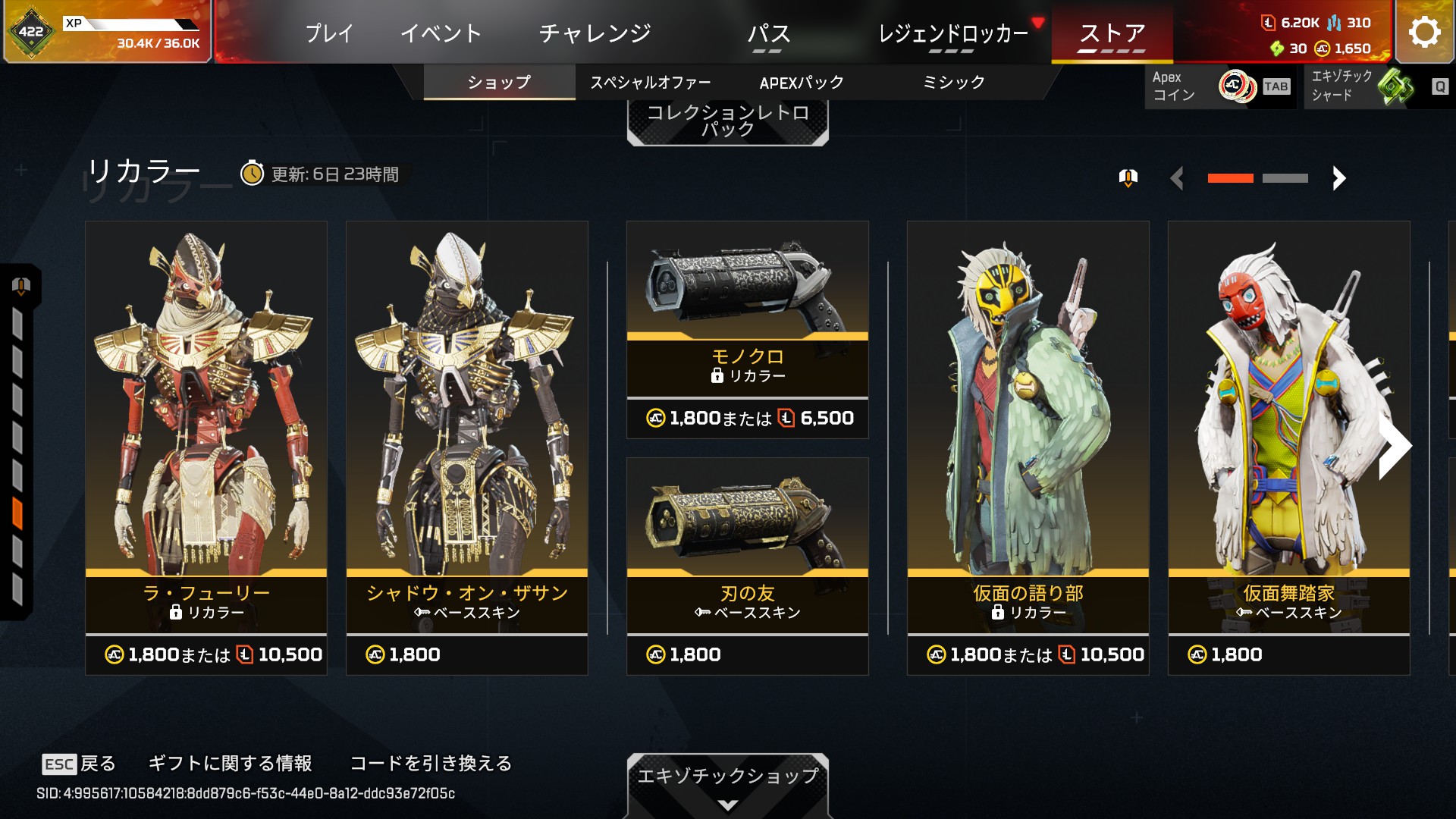Pick the モノクロ weapon recolor
The image size is (1456, 819).
(748, 330)
